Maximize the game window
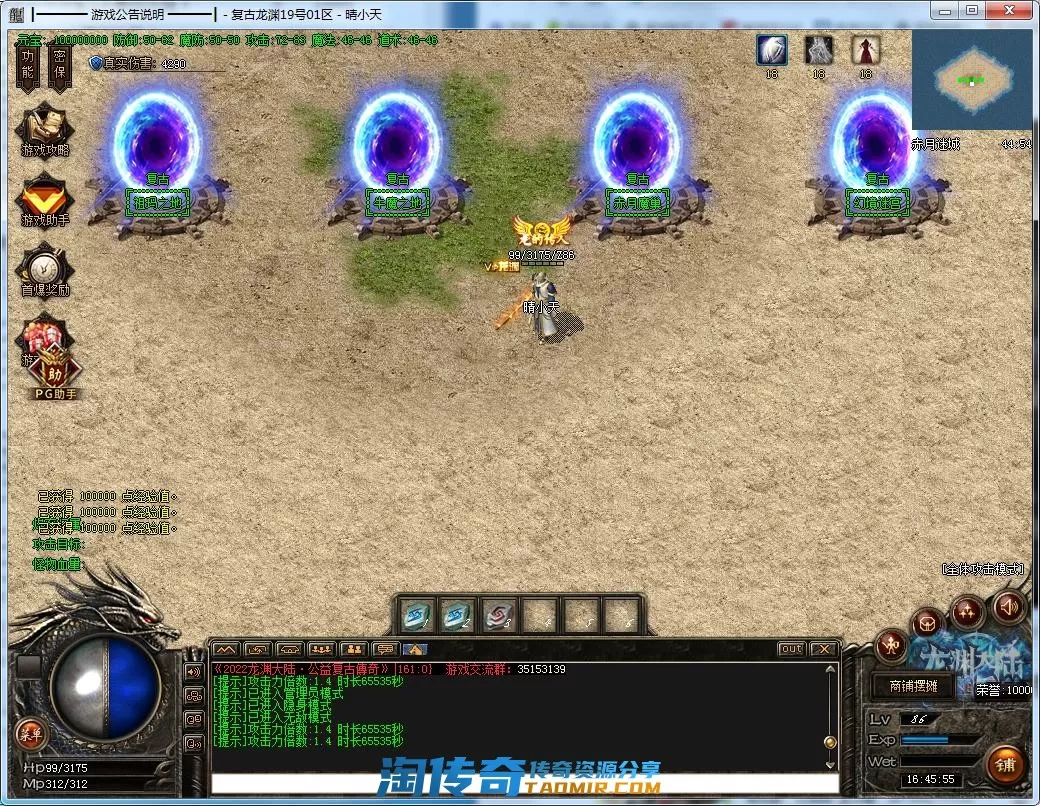Image resolution: width=1040 pixels, height=806 pixels. point(971,10)
